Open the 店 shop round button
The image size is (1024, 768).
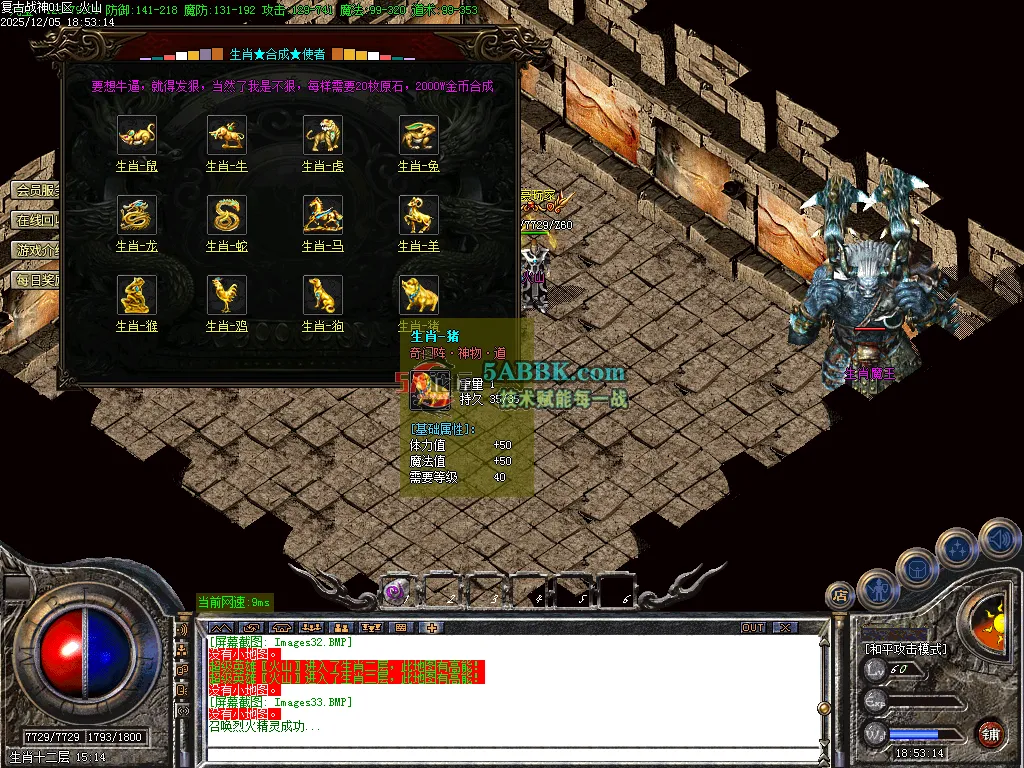tap(840, 596)
